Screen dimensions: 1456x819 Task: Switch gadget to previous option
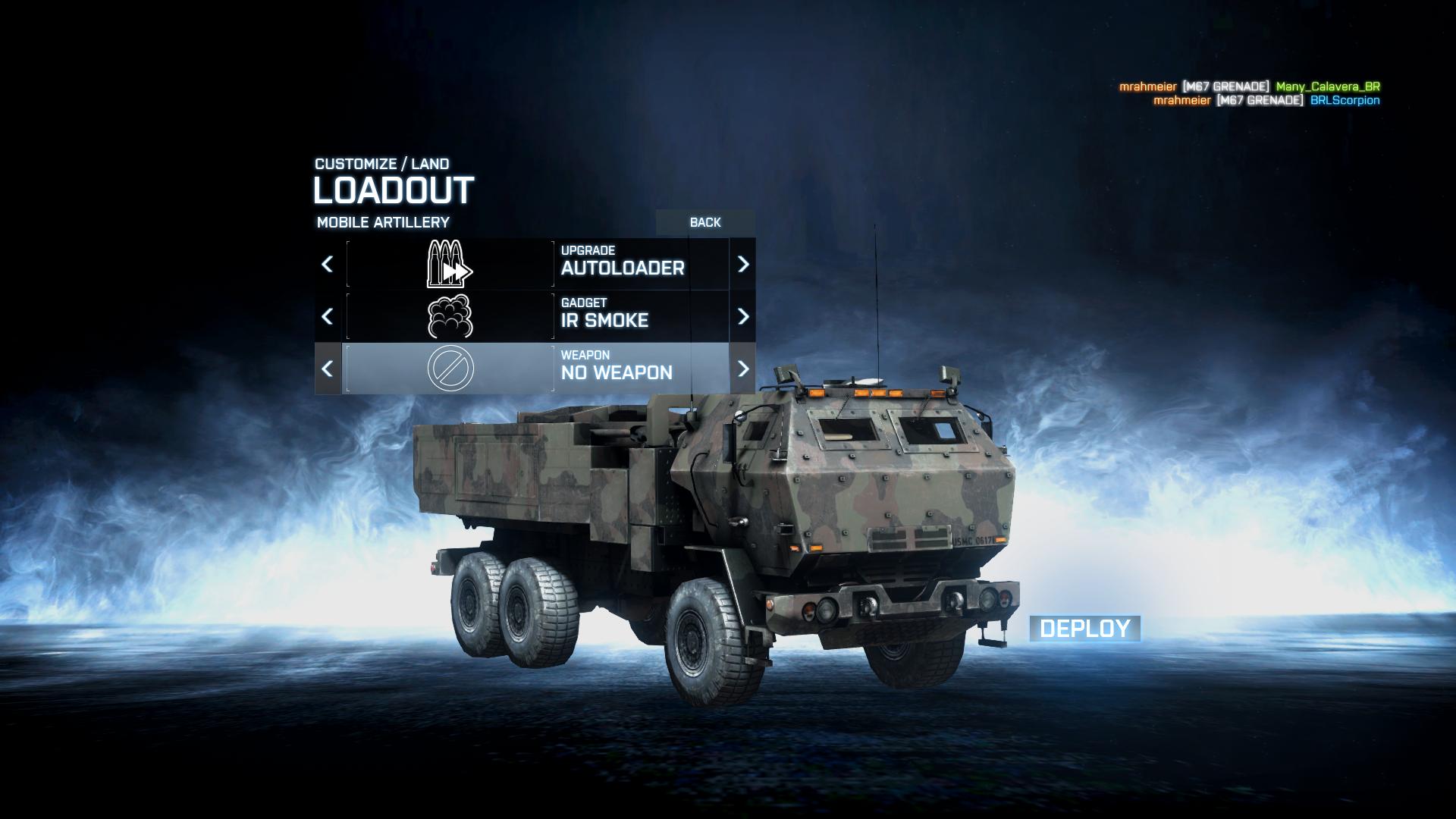[328, 316]
